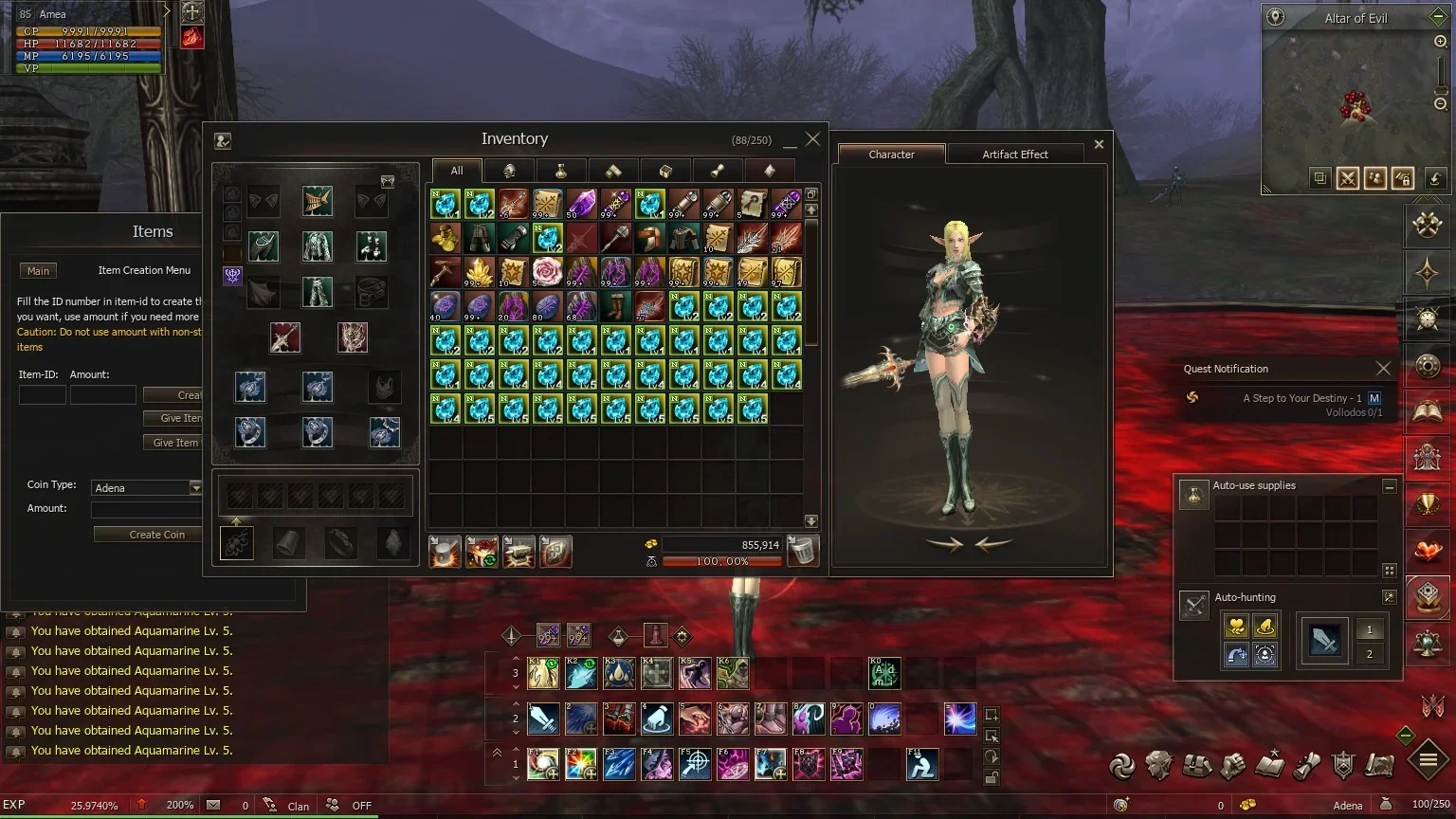
Task: Select the hammer item in inventory
Action: [445, 272]
